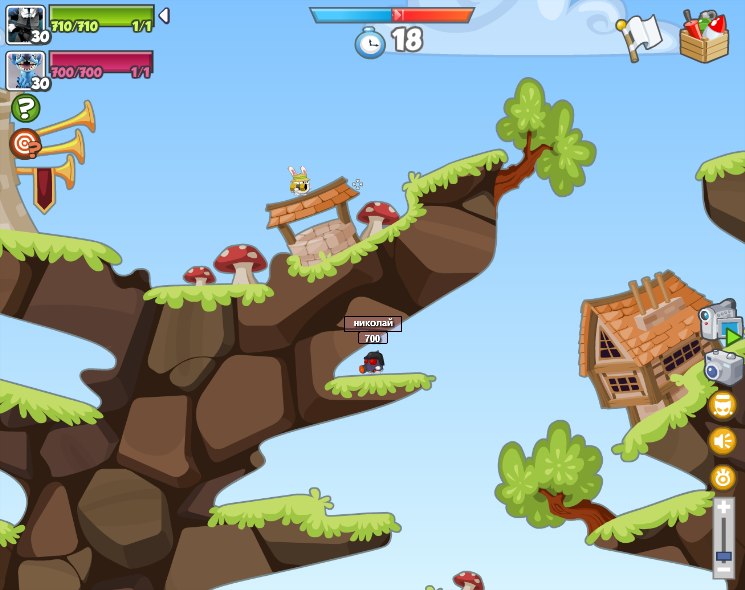Image resolution: width=745 pixels, height=590 pixels.
Task: Zoom out with the minus sign
Action: click(x=723, y=570)
